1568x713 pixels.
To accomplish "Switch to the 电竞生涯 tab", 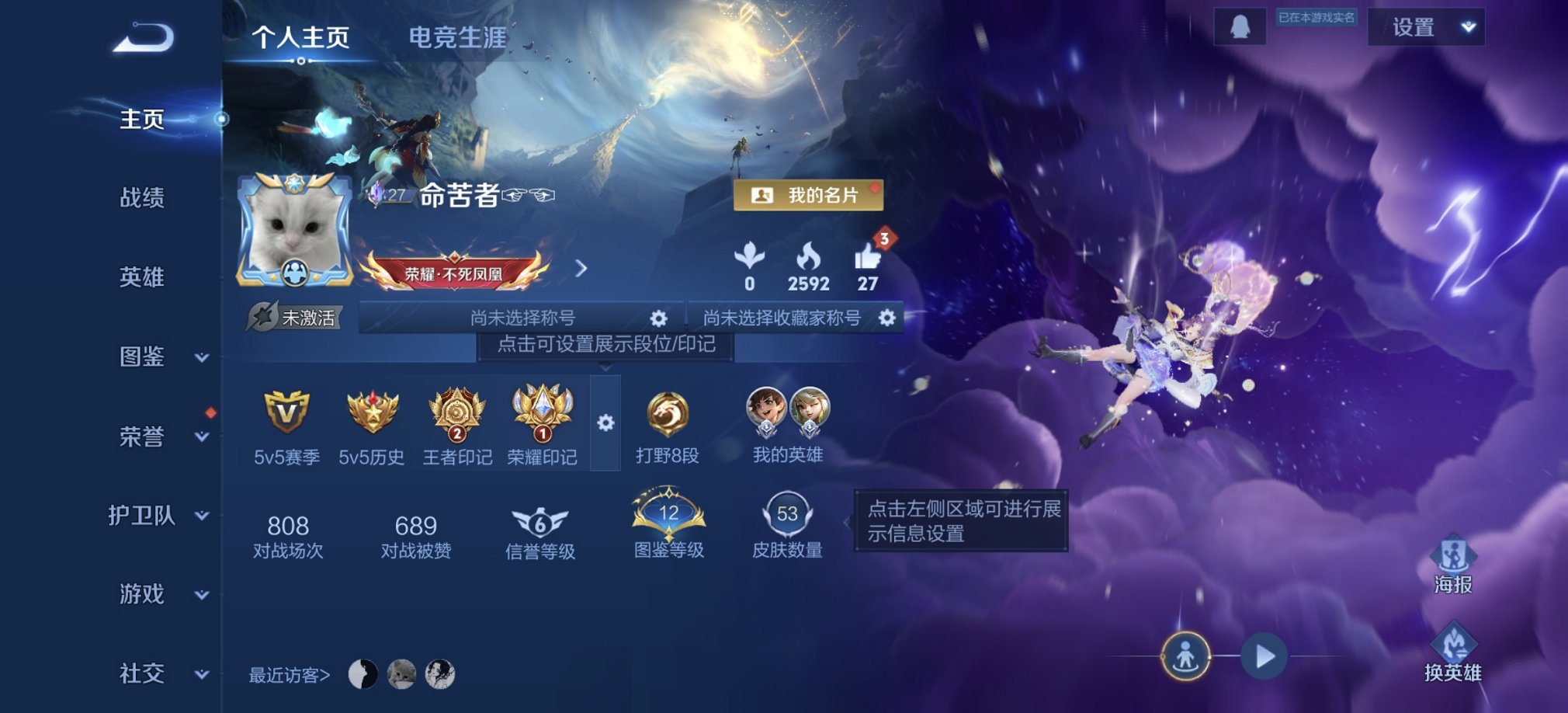I will [459, 37].
